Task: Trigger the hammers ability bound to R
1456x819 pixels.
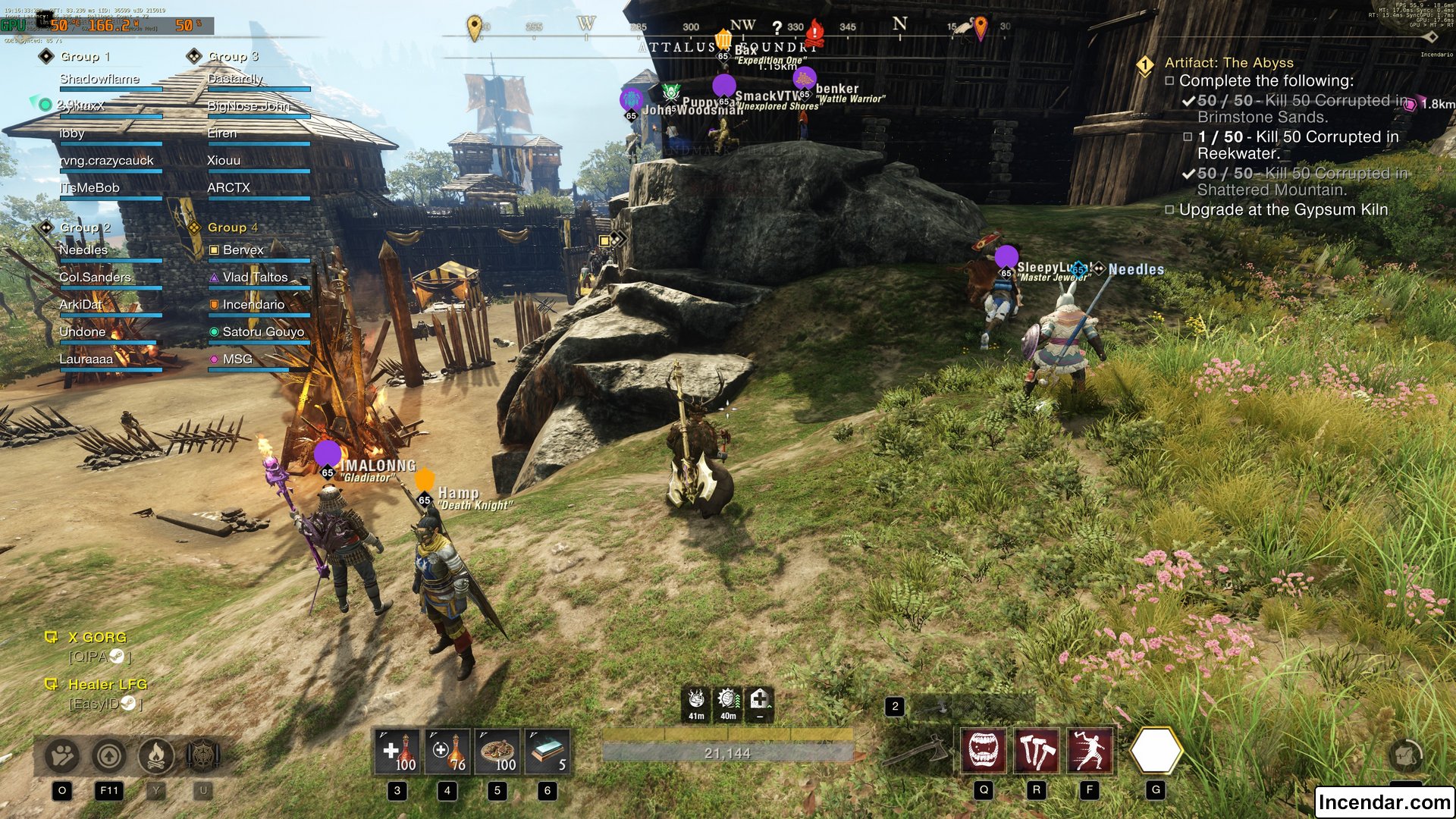Action: click(x=1036, y=749)
